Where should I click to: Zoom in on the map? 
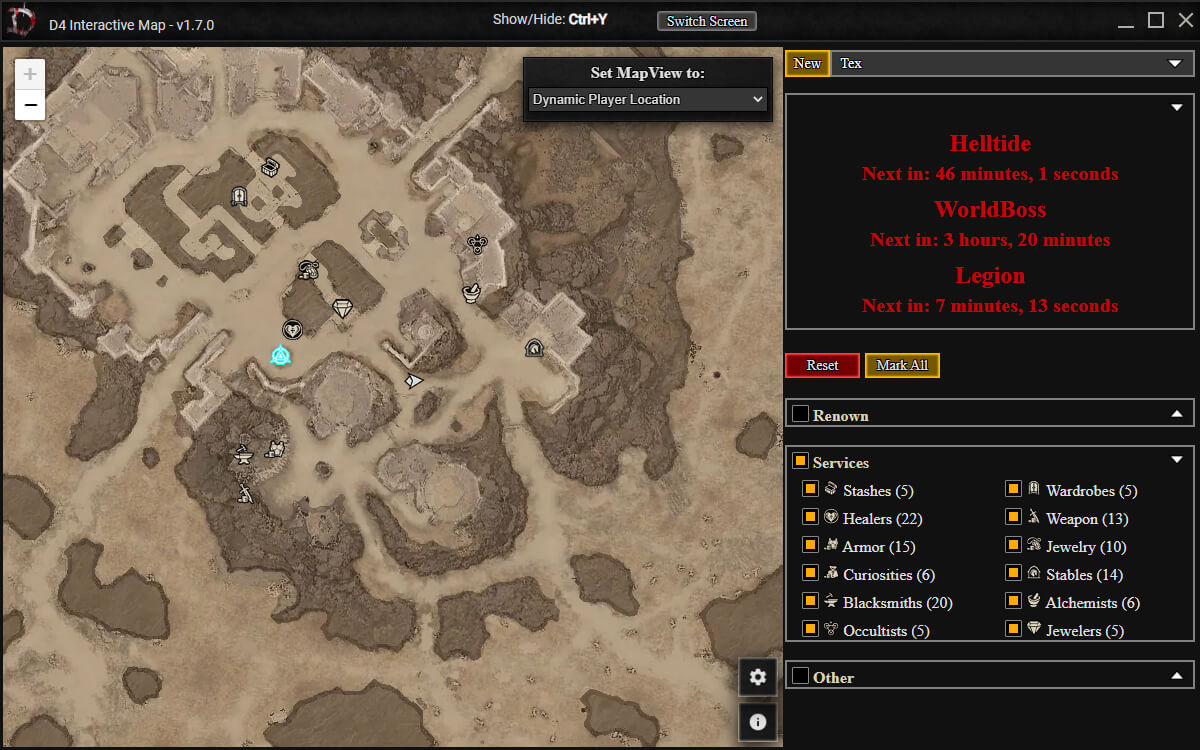[30, 74]
